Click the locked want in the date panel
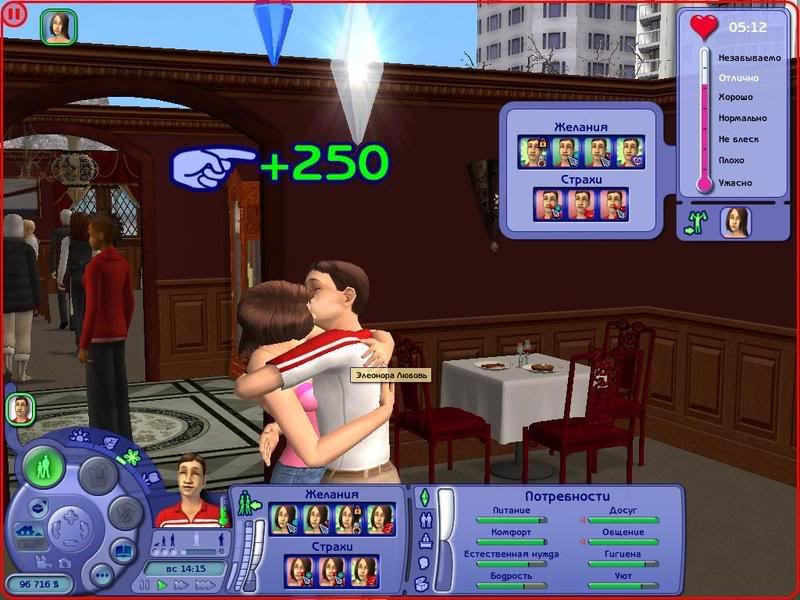 tap(533, 151)
